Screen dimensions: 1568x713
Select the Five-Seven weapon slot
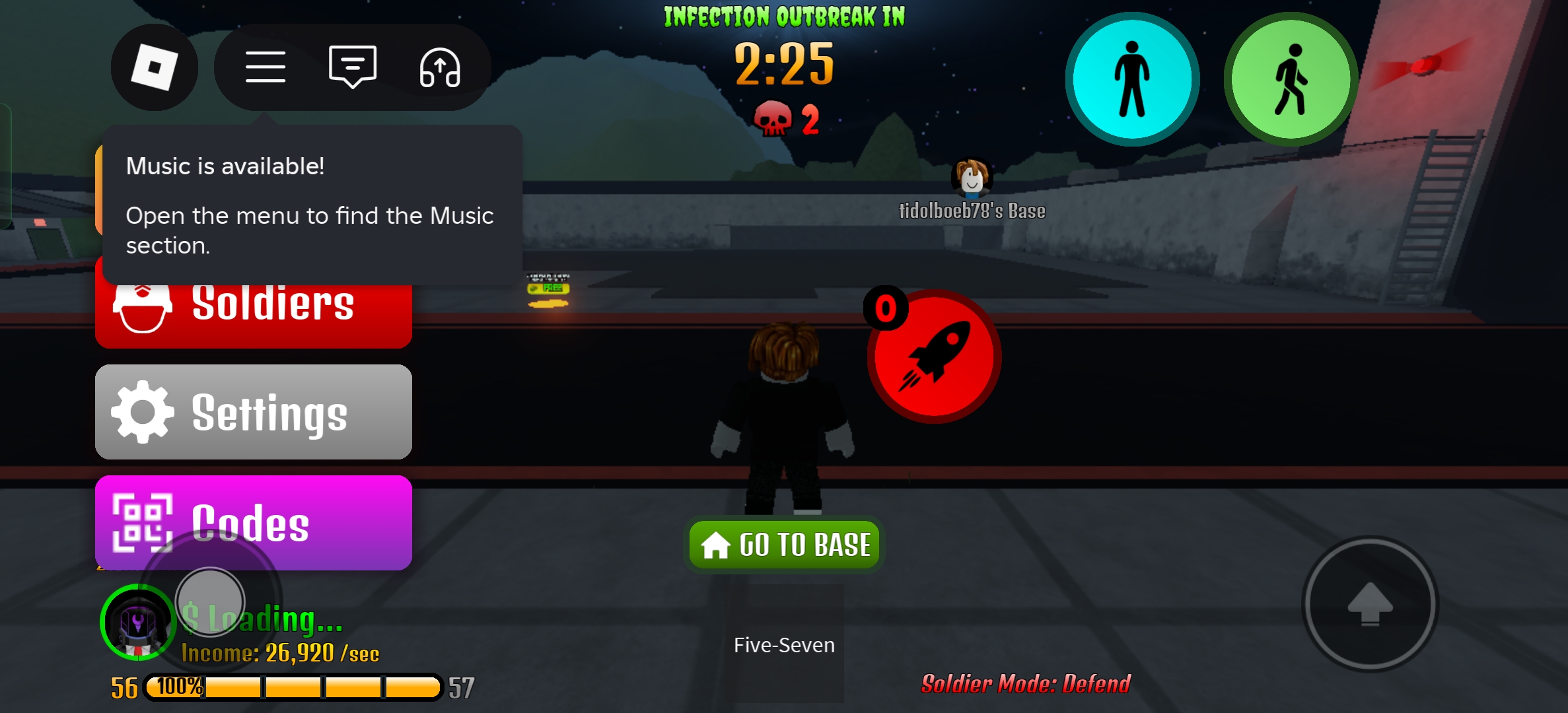point(784,644)
